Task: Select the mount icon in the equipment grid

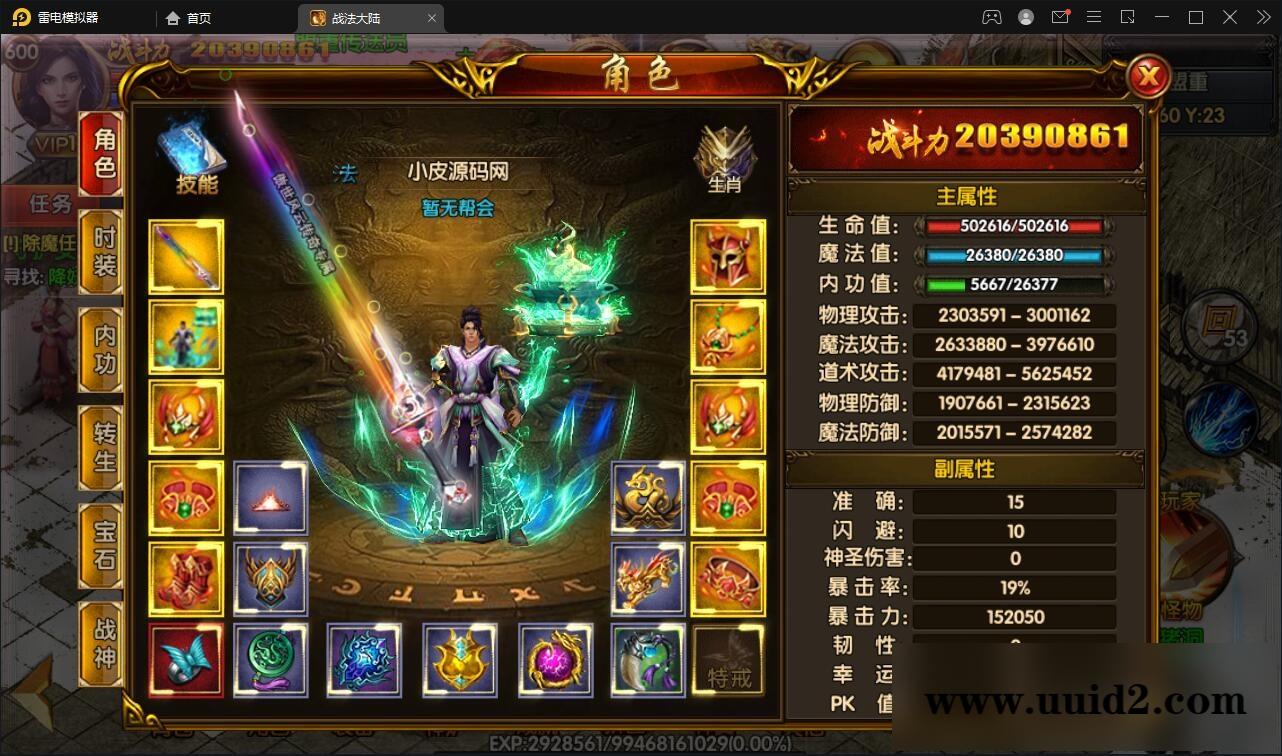Action: (x=647, y=578)
